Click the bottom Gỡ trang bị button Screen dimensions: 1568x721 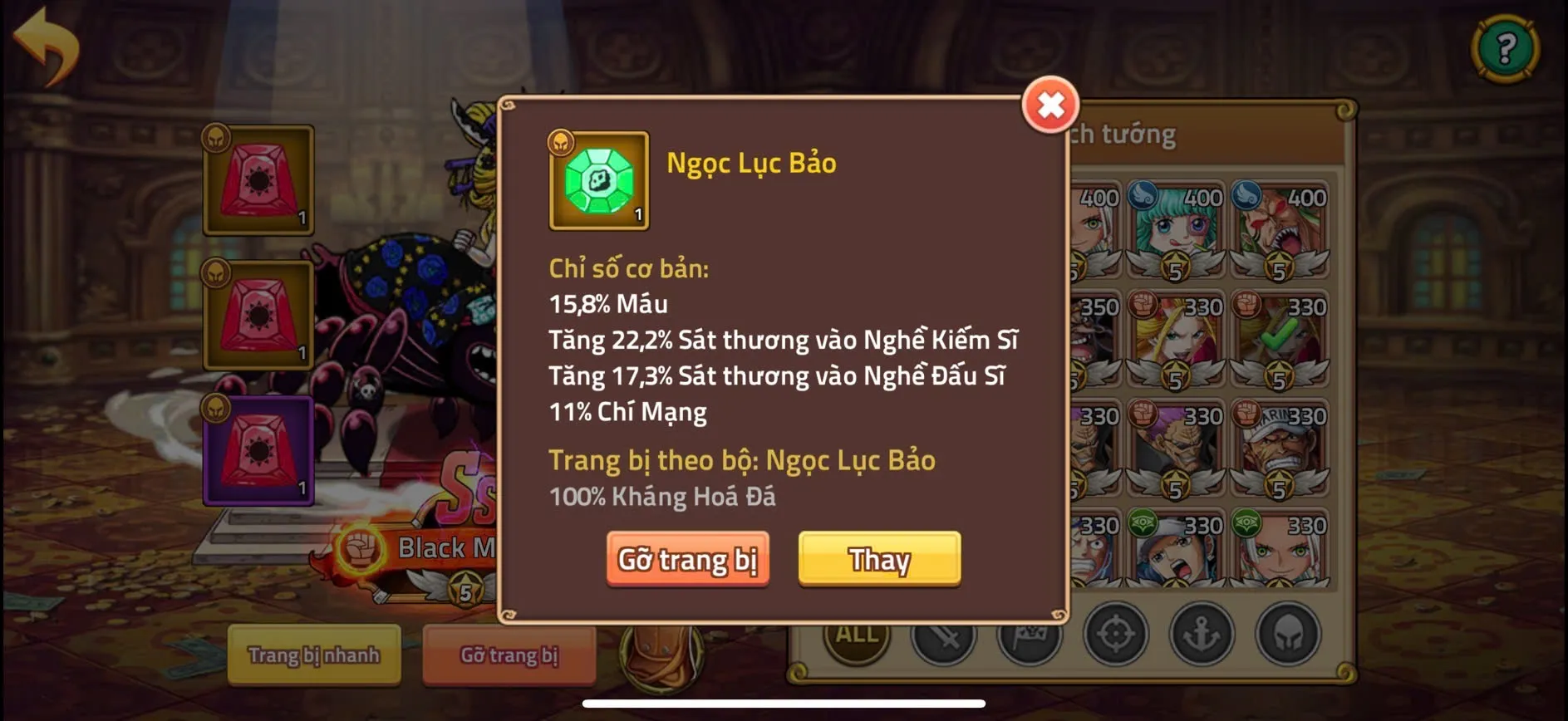coord(509,655)
